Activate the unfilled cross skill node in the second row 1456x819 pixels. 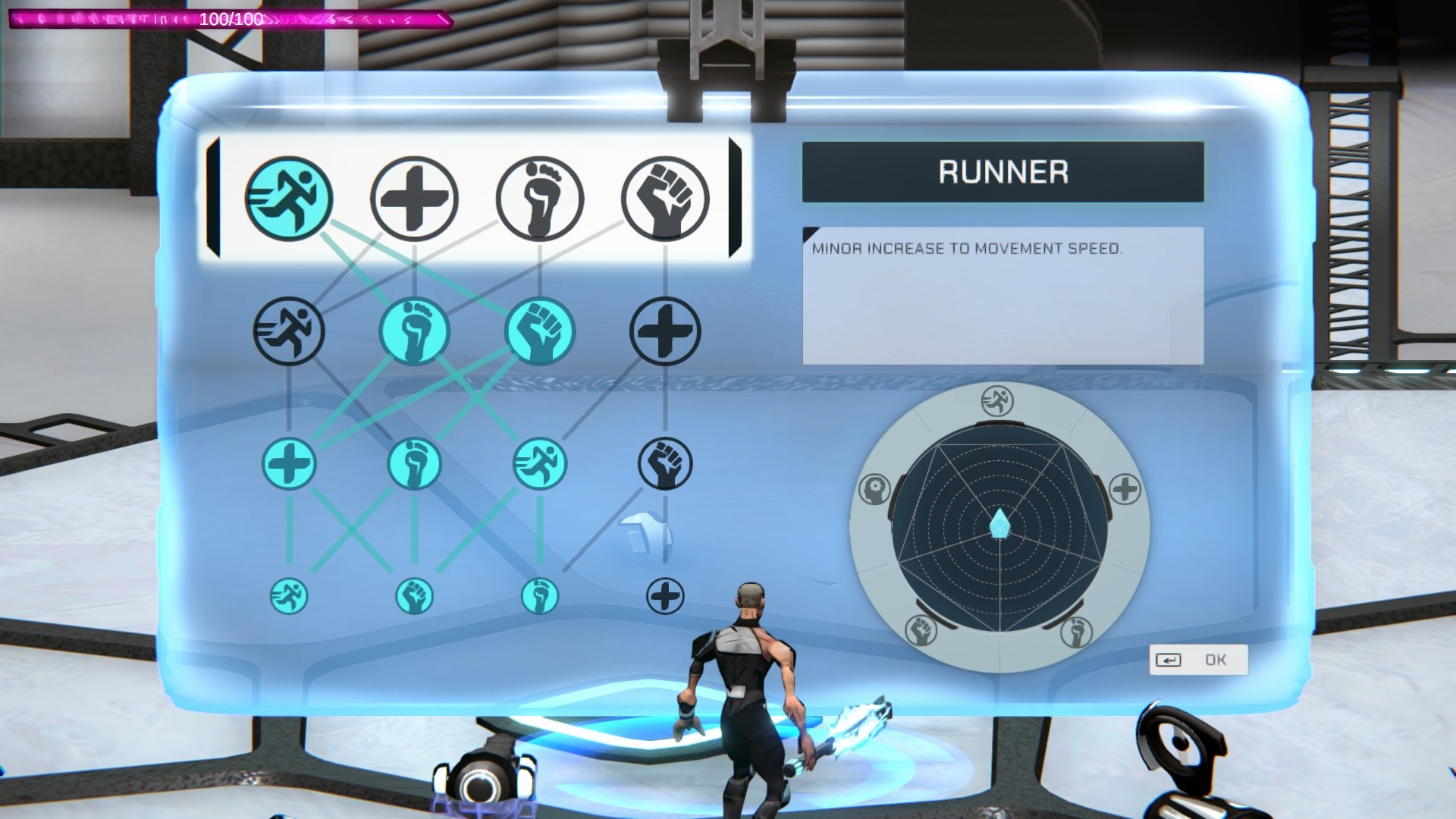point(665,331)
